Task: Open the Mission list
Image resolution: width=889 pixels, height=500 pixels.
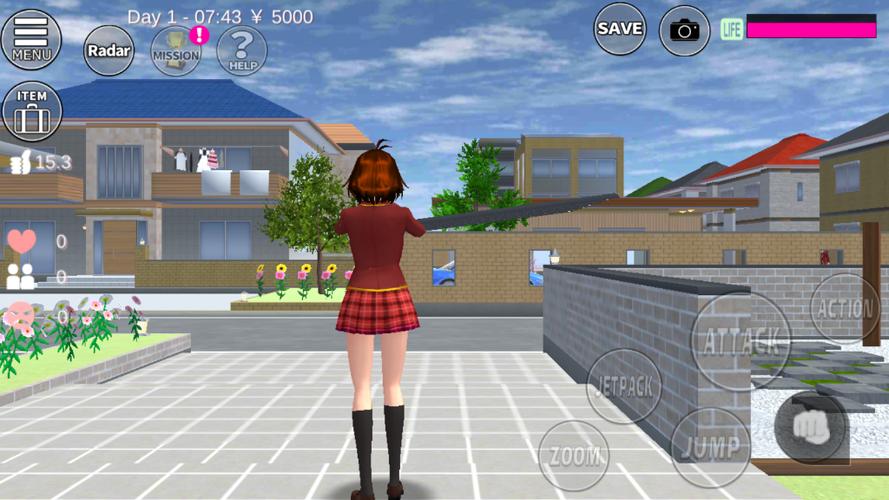Action: coord(176,50)
